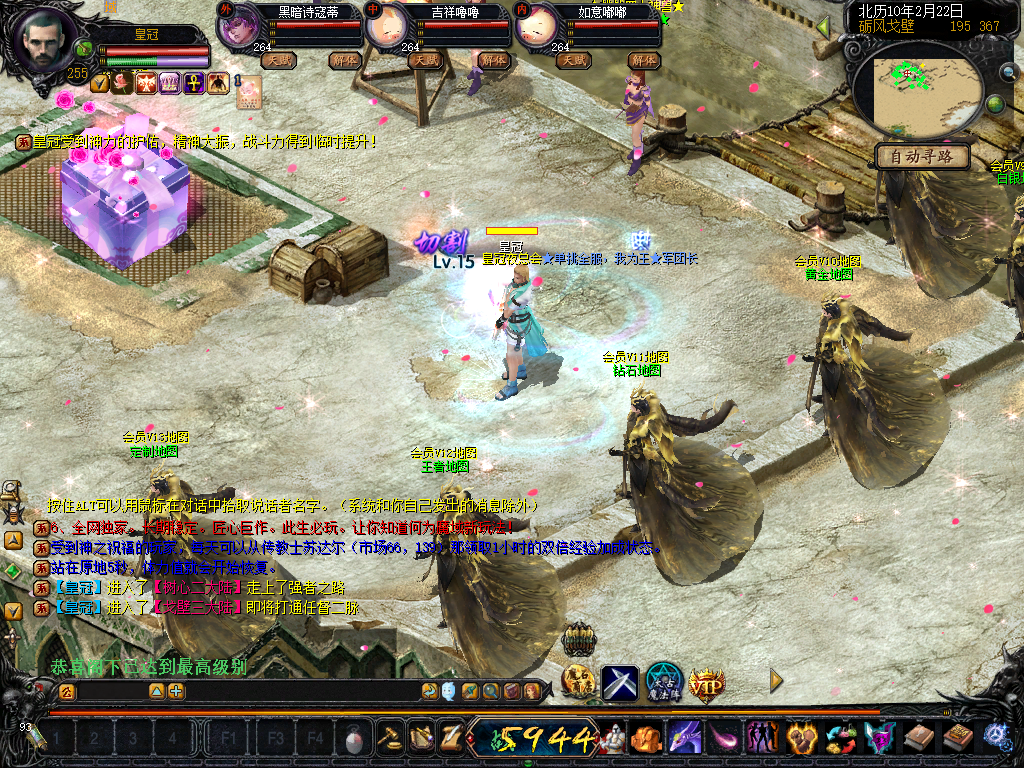Click 解体 under the 如意嘟嘟 pet

coord(643,60)
